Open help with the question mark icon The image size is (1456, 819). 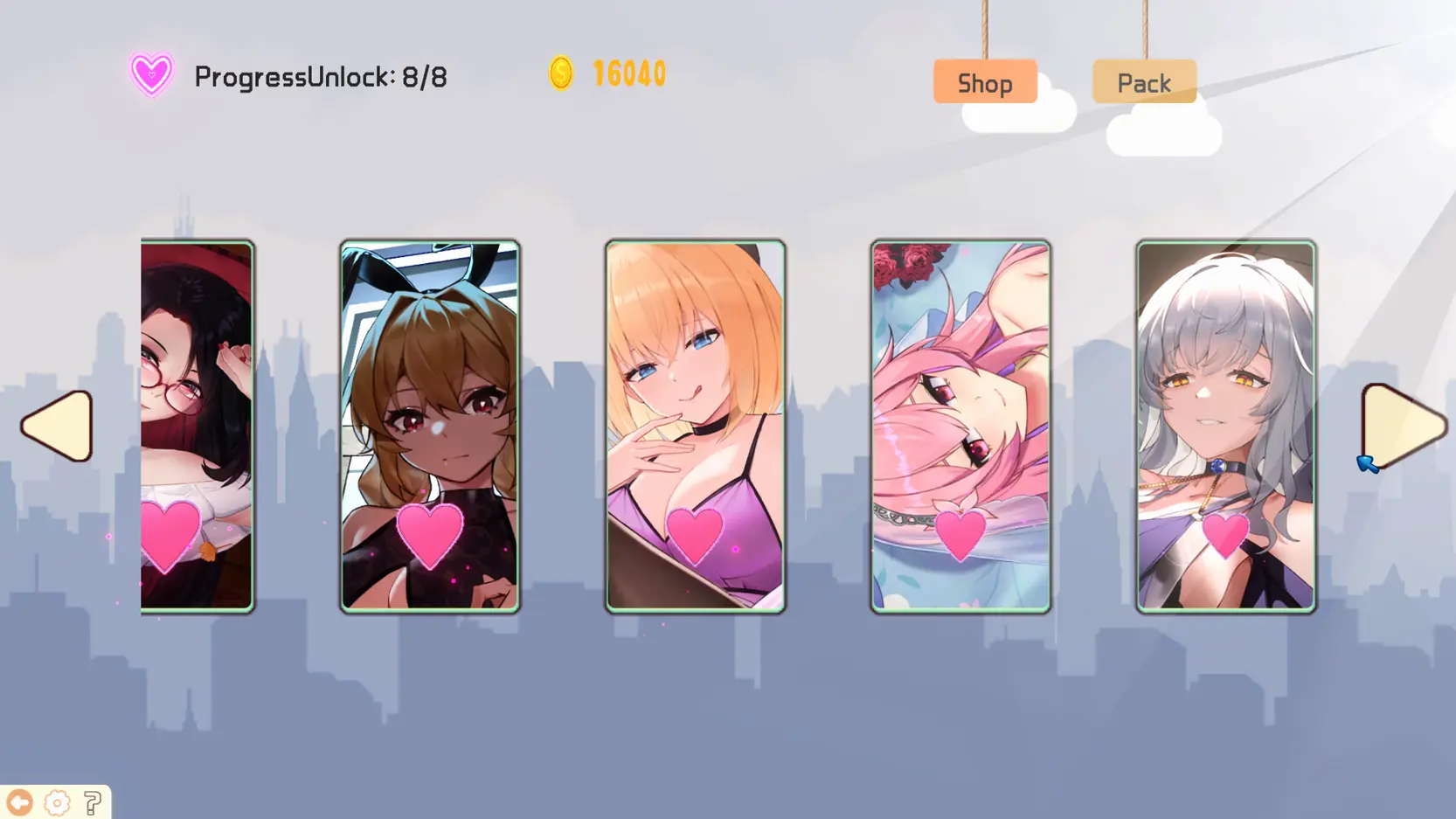pos(93,802)
